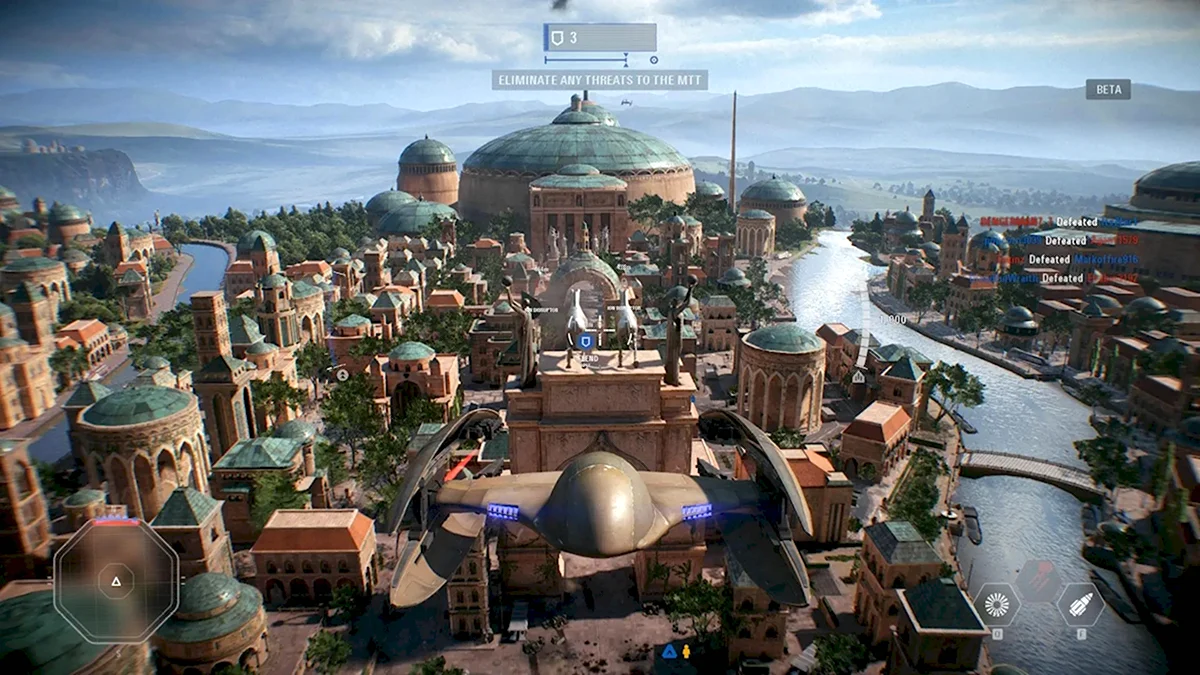Activate the radial burst ability hexagon
This screenshot has width=1200, height=675.
pos(997,604)
